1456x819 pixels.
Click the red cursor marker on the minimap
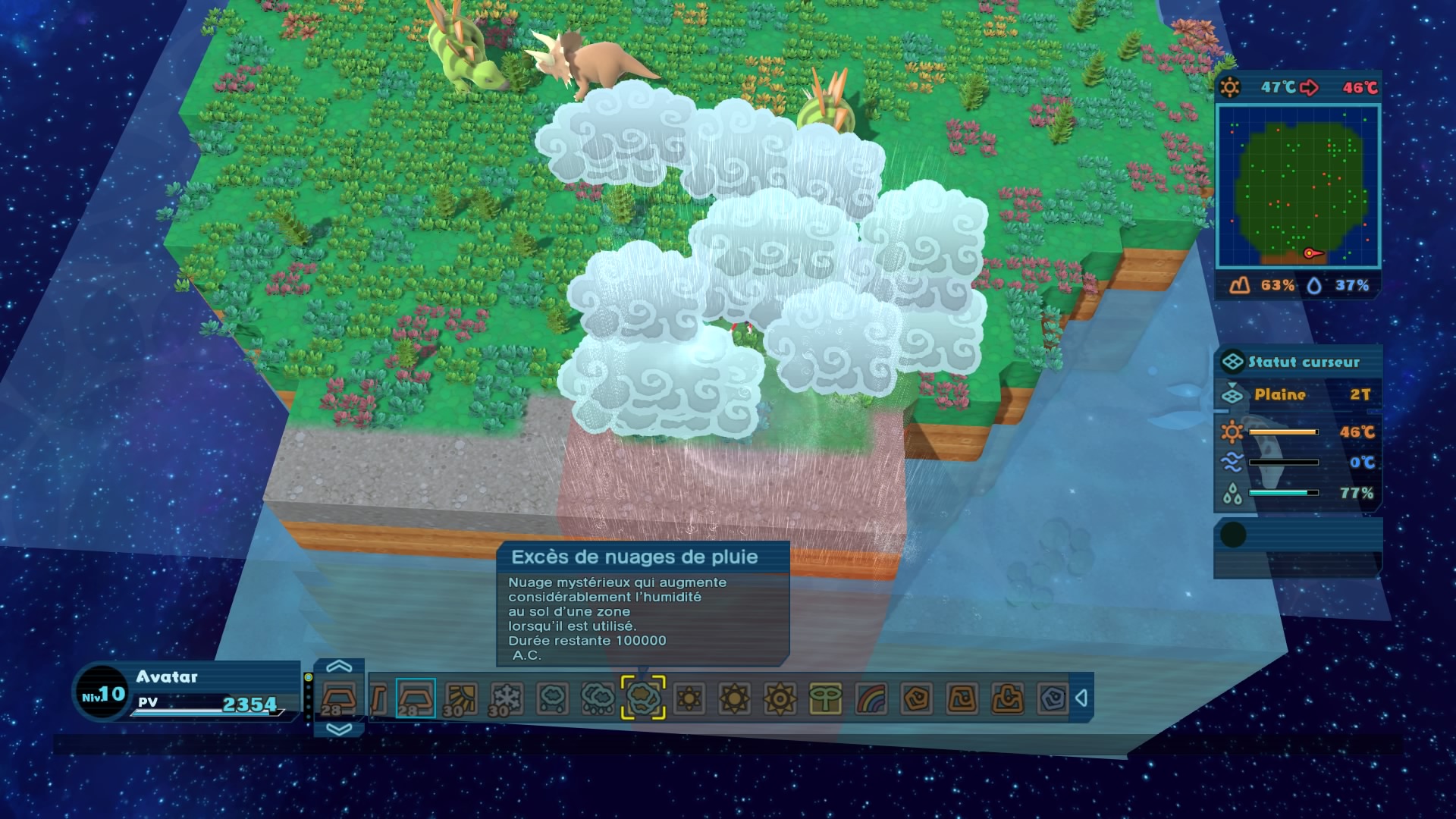[1310, 253]
